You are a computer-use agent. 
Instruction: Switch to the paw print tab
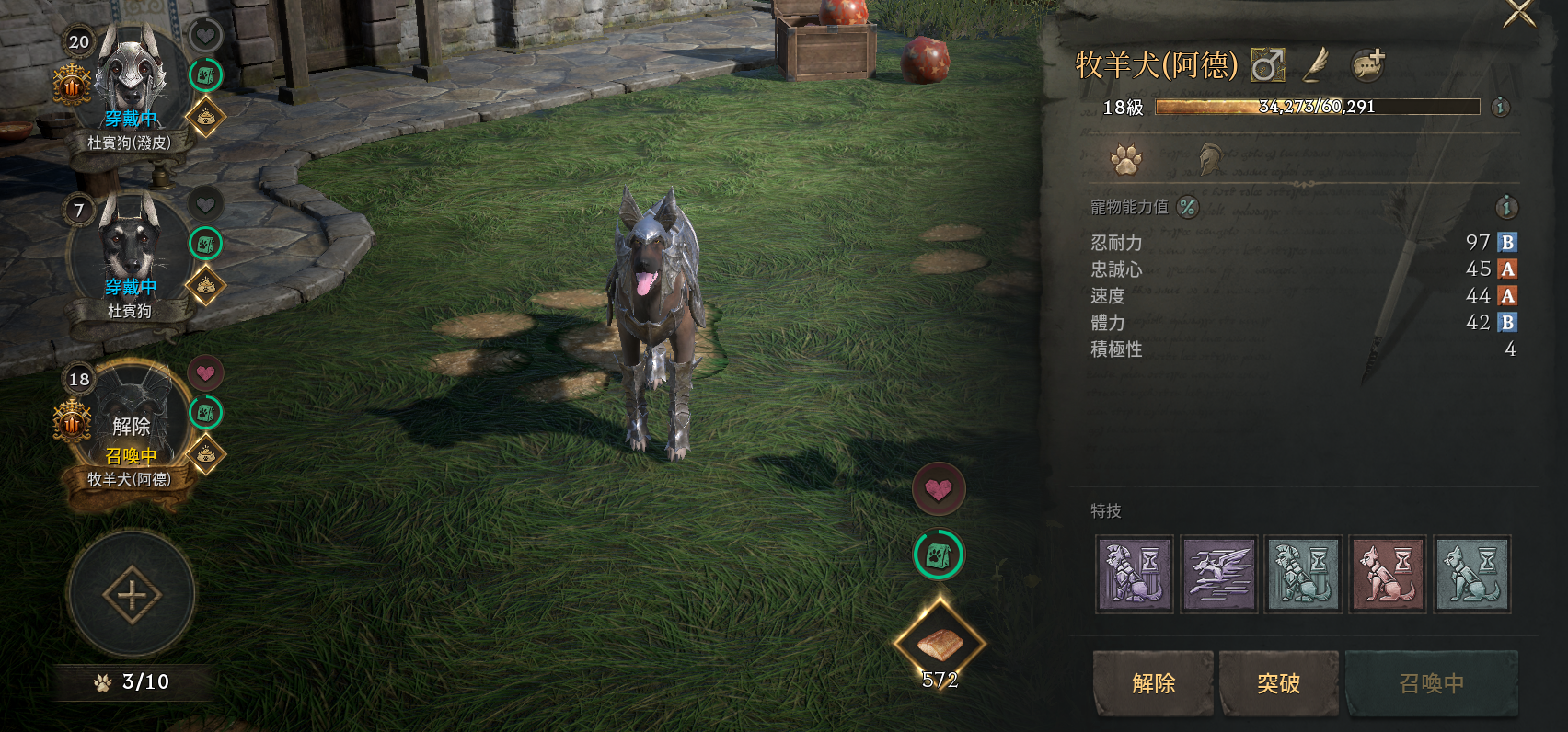point(1125,159)
